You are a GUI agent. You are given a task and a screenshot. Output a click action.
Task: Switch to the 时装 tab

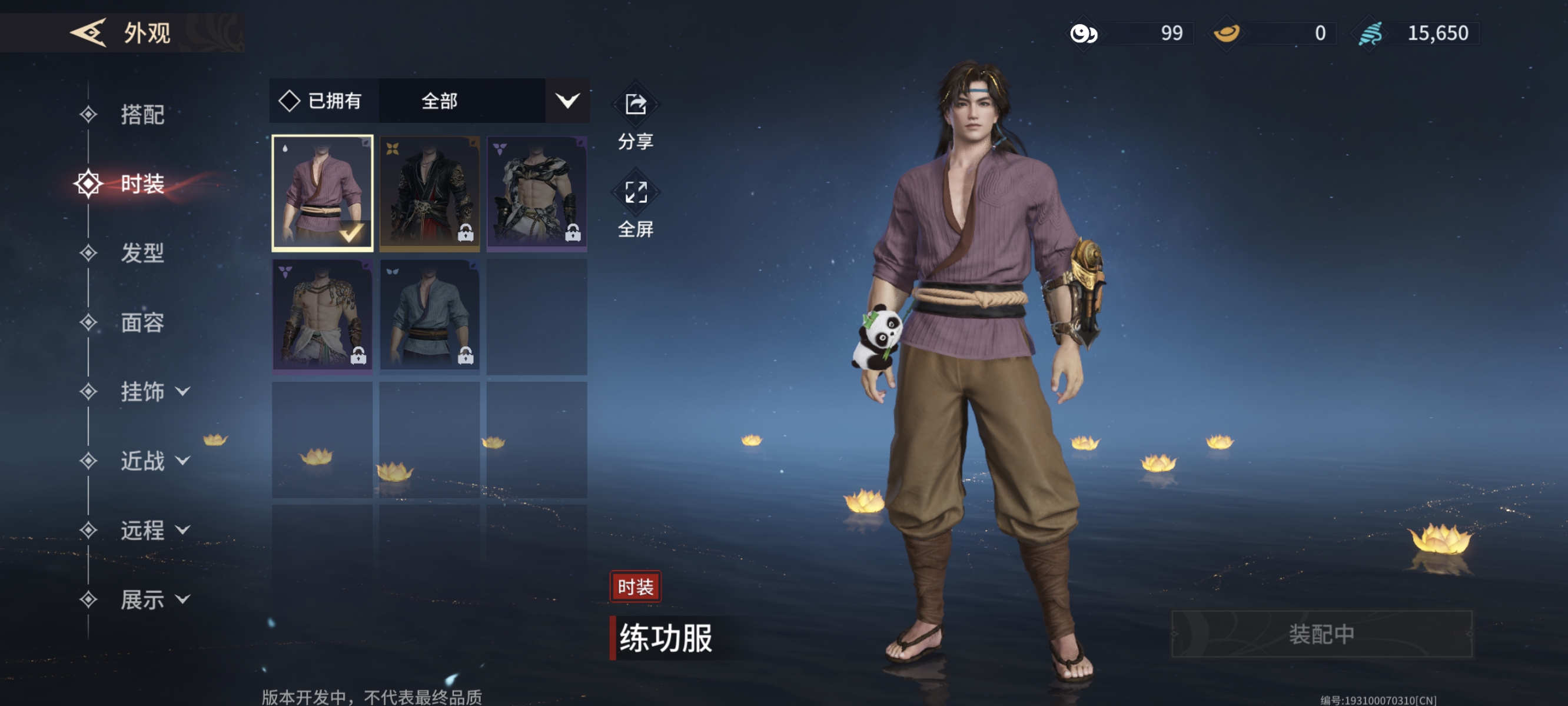pos(142,184)
